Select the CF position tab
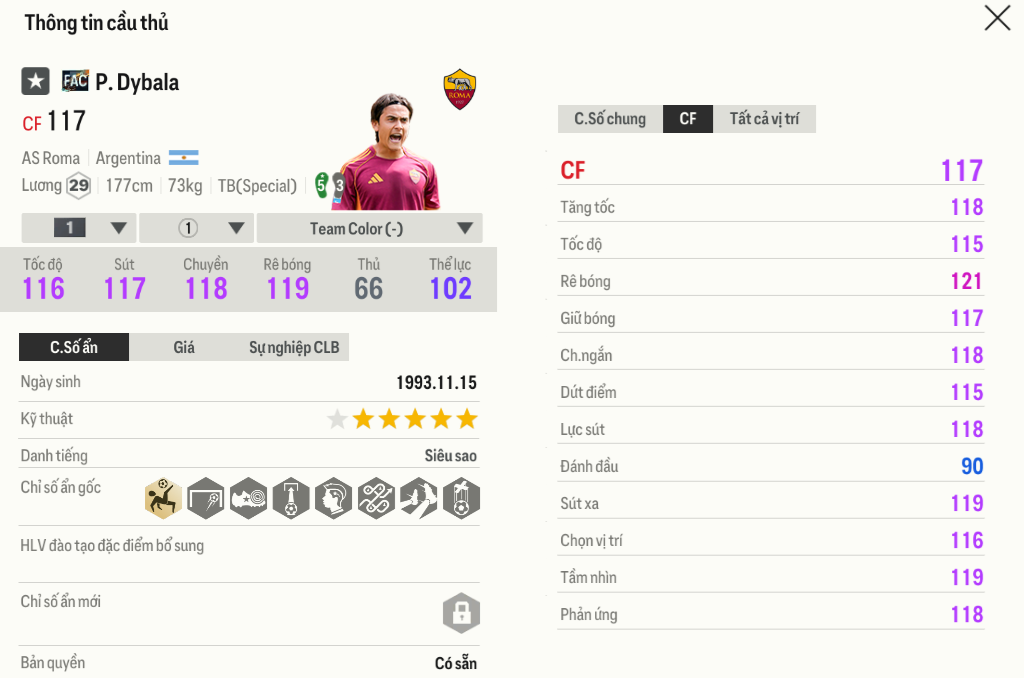 [x=688, y=119]
